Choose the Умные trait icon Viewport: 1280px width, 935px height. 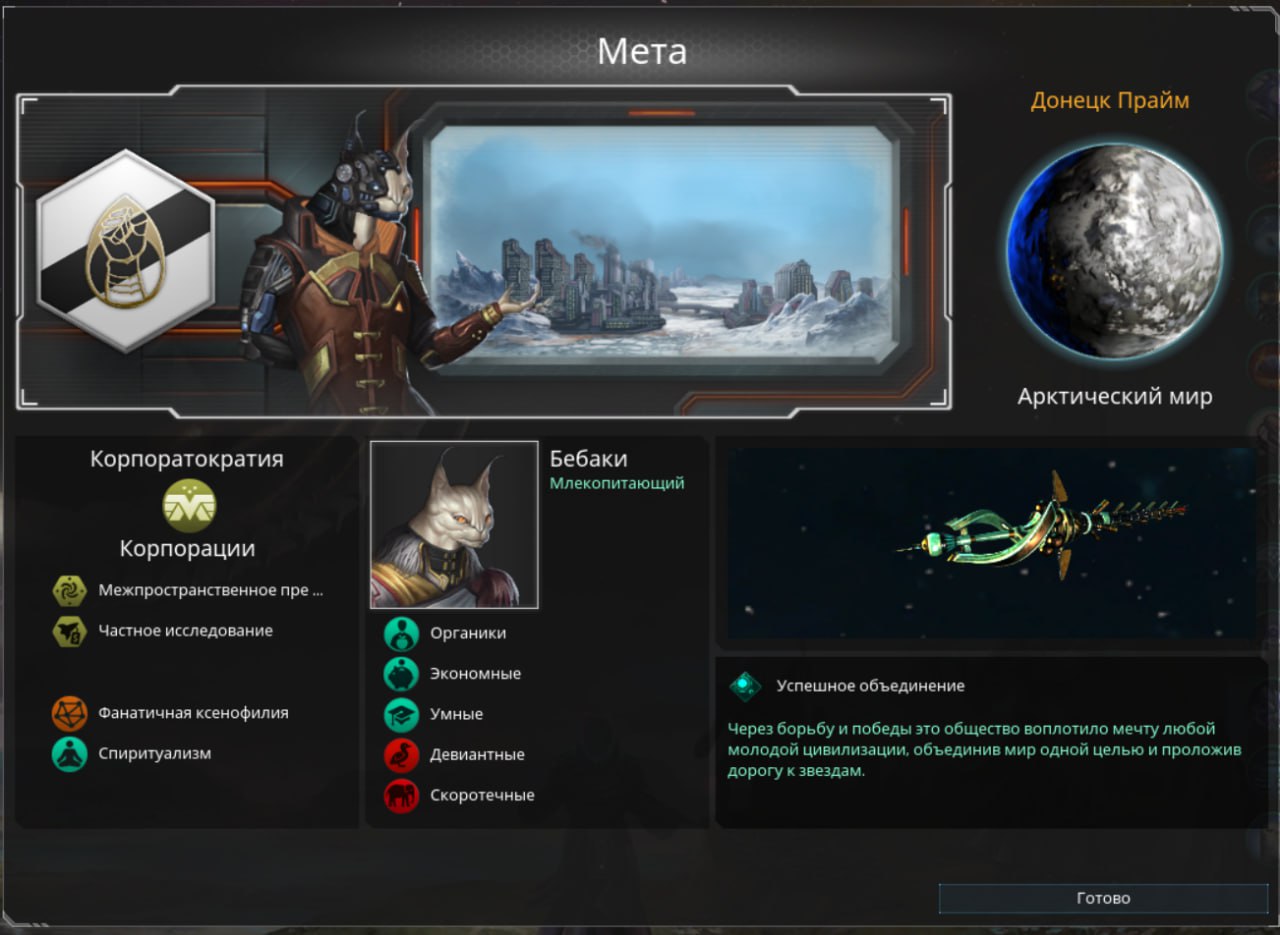click(x=401, y=715)
